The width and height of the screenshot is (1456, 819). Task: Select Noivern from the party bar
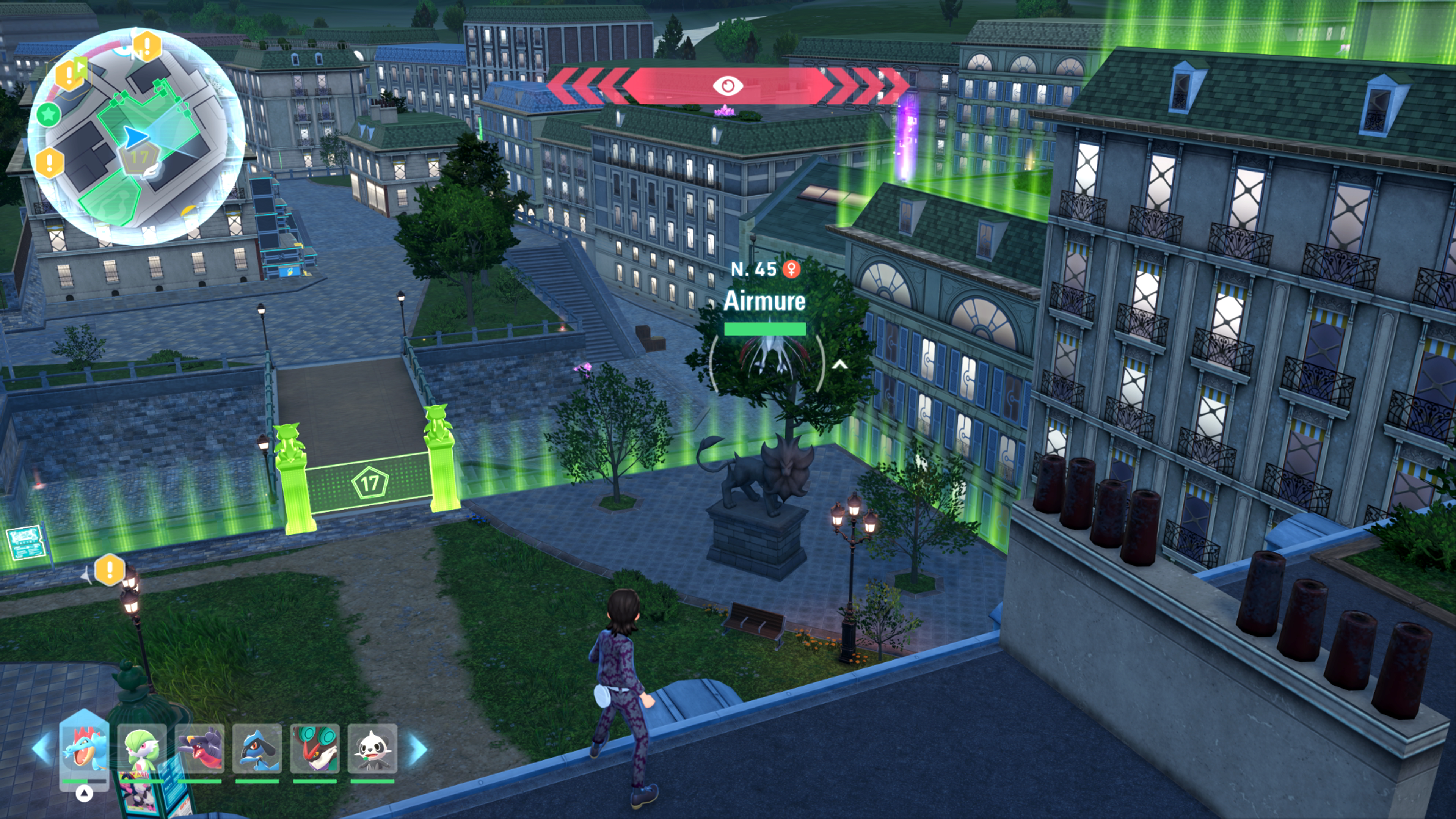[315, 748]
